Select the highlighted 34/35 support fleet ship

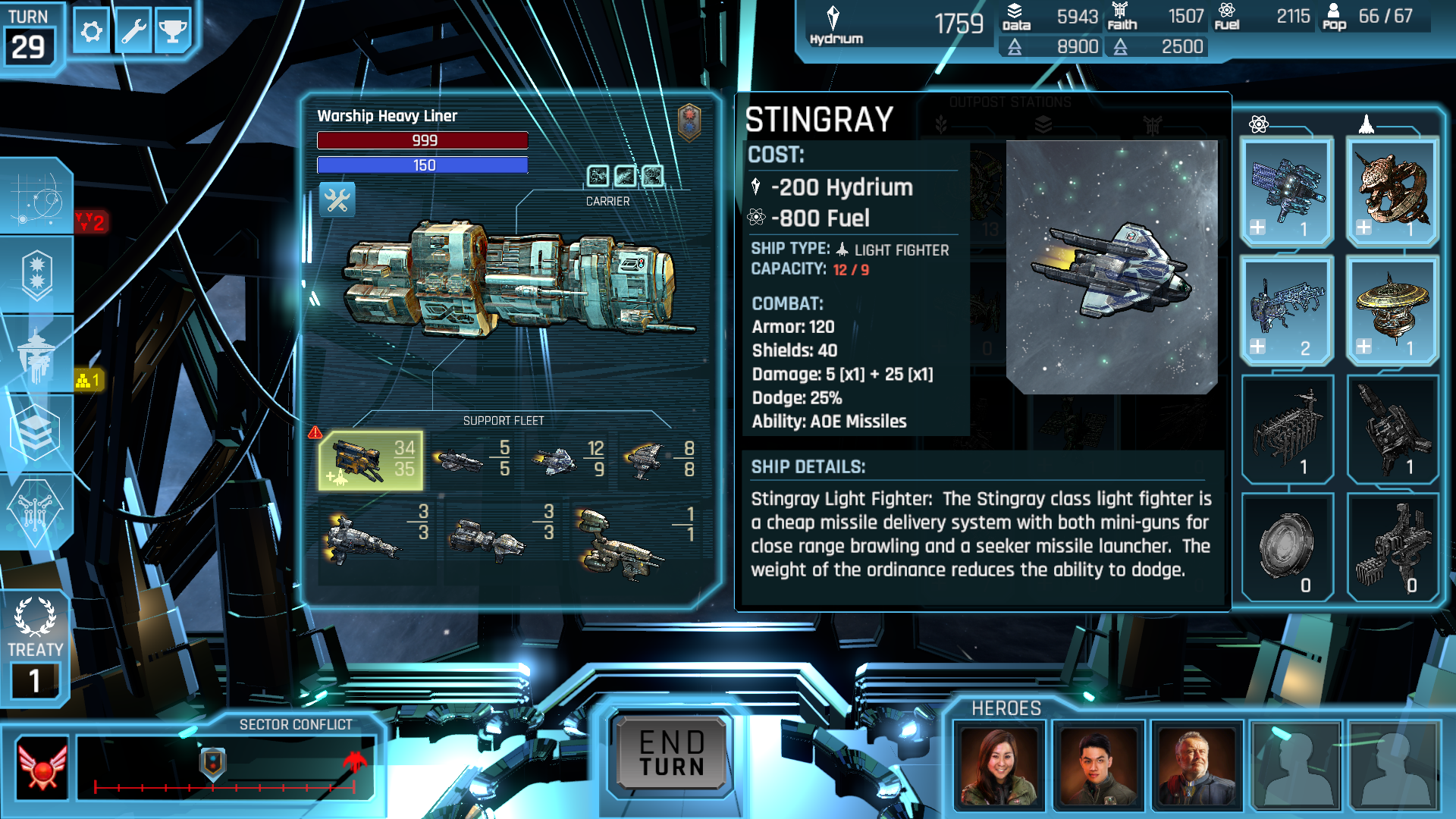click(371, 460)
